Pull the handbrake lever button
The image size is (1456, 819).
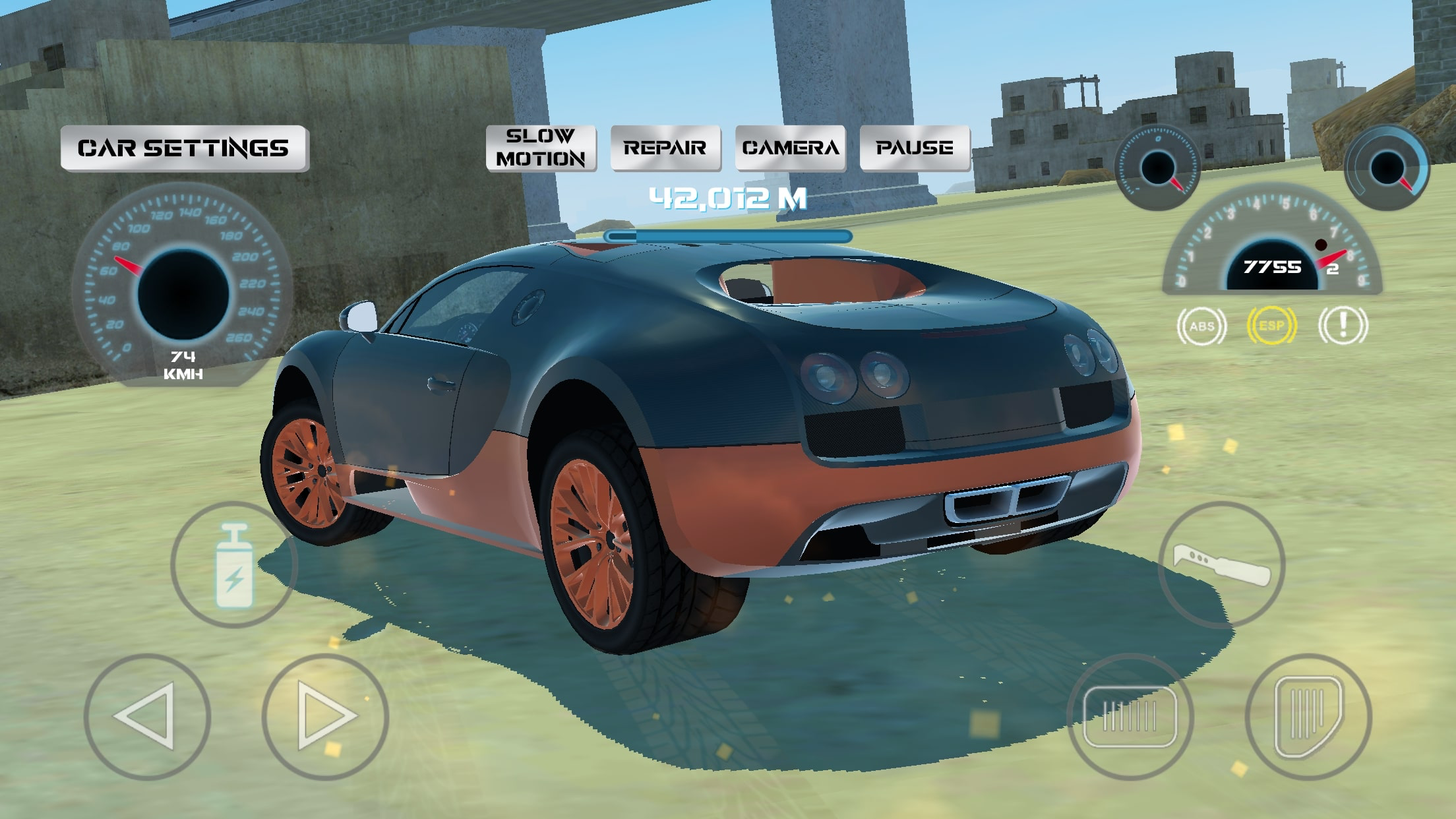pyautogui.click(x=1221, y=564)
